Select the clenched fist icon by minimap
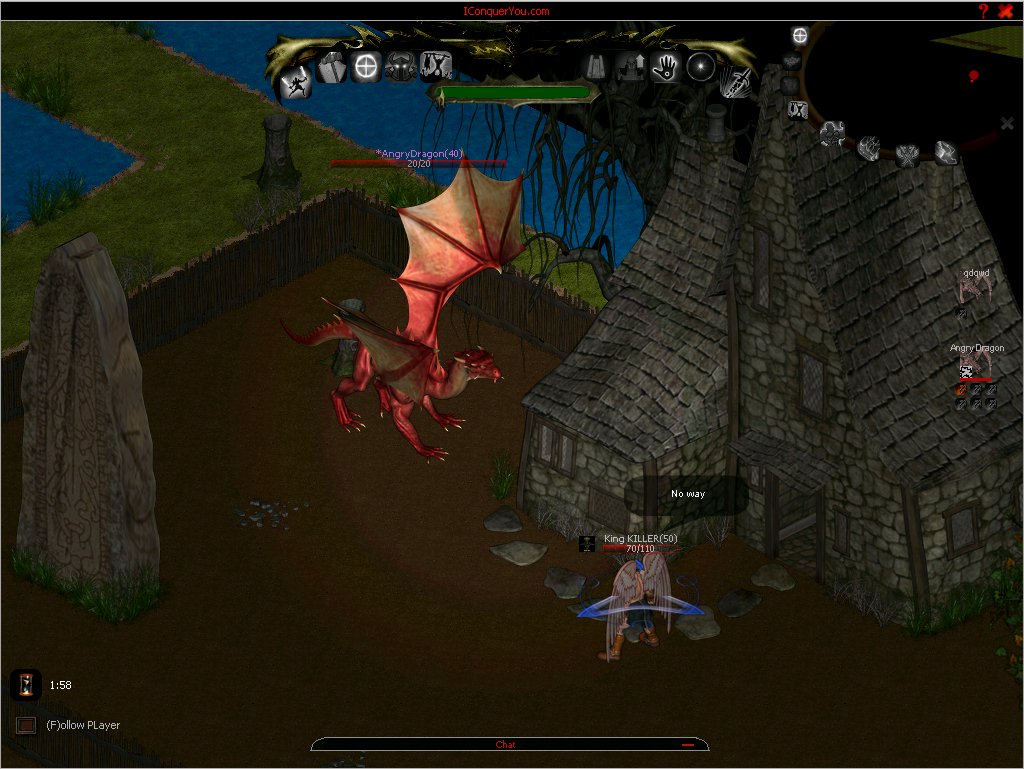 pos(869,147)
